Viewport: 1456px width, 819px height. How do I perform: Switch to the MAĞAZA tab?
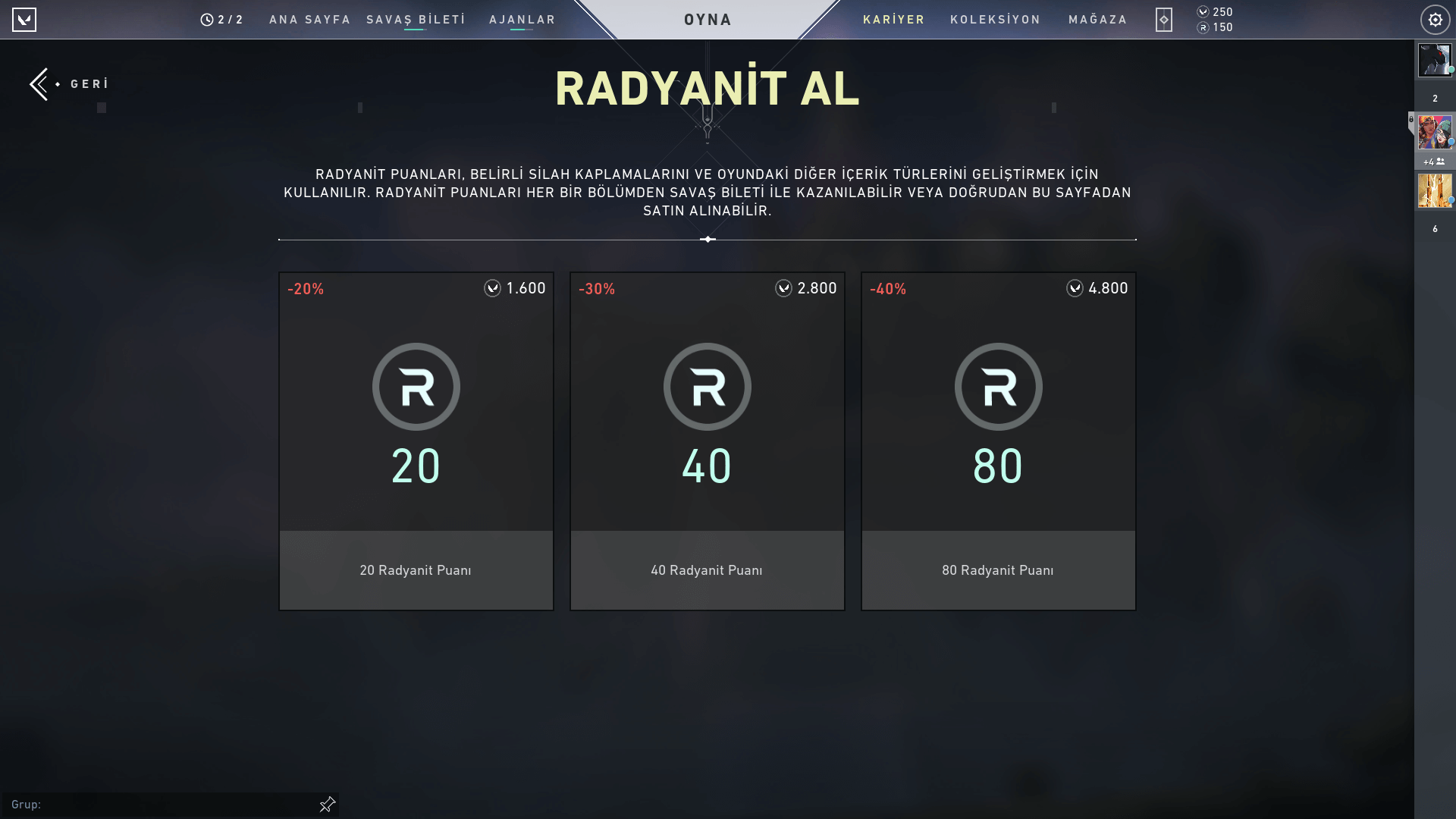[1097, 20]
